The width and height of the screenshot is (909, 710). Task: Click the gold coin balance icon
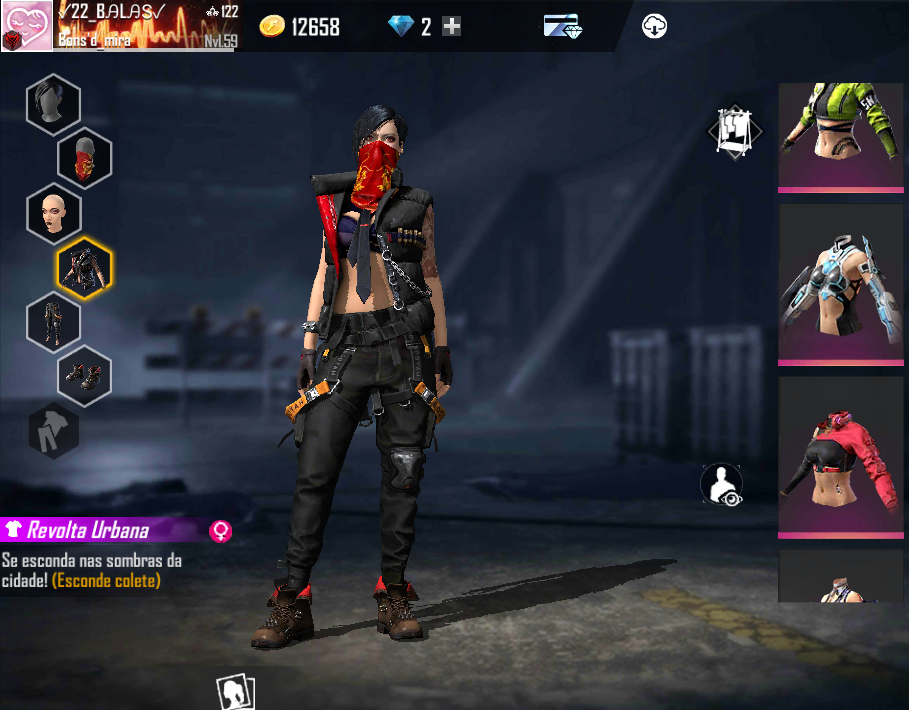tap(271, 27)
